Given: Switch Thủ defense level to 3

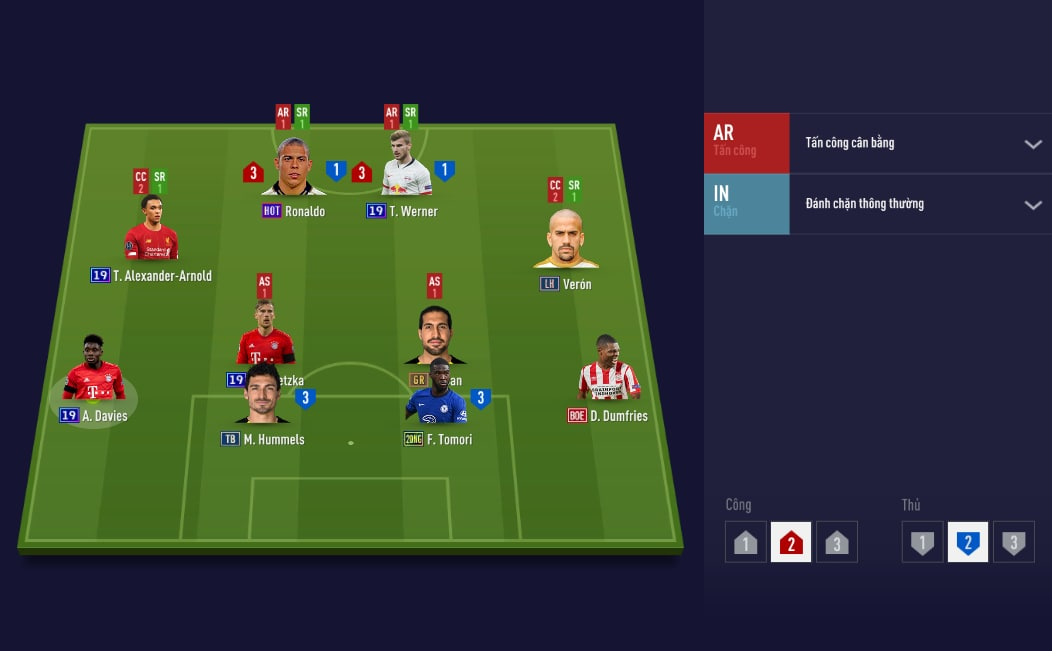Looking at the screenshot, I should tap(1013, 542).
